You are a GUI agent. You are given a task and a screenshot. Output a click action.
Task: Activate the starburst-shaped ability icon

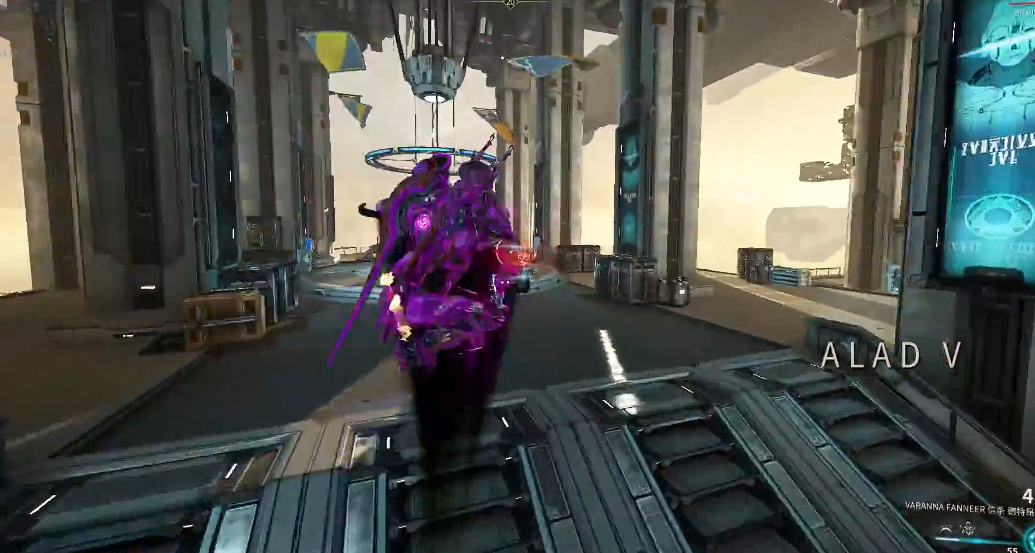point(968,529)
